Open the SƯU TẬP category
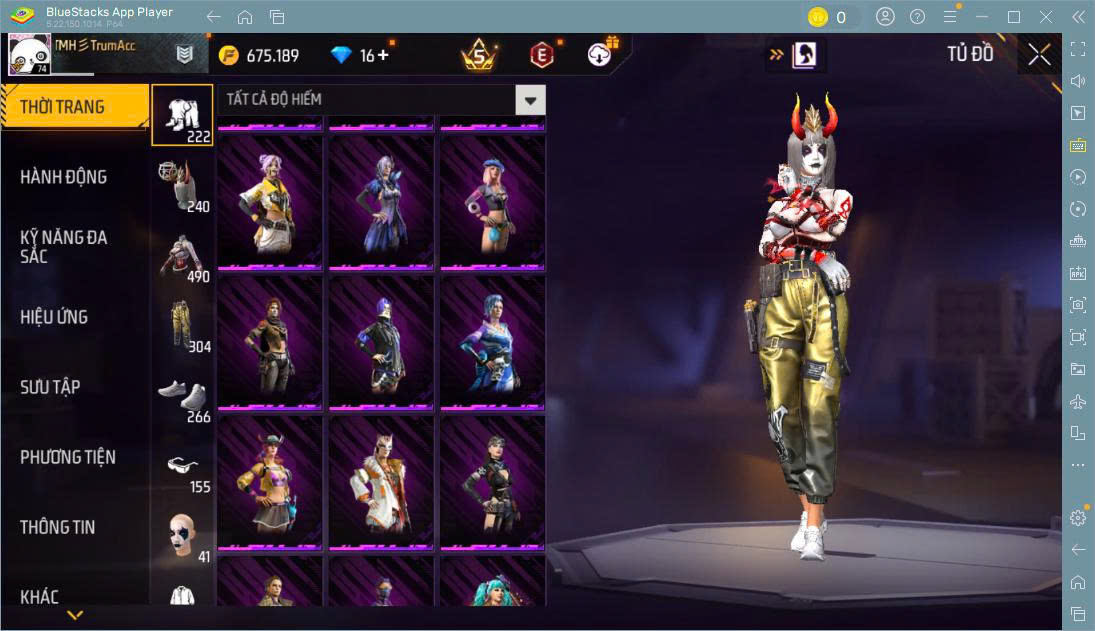 tap(50, 387)
